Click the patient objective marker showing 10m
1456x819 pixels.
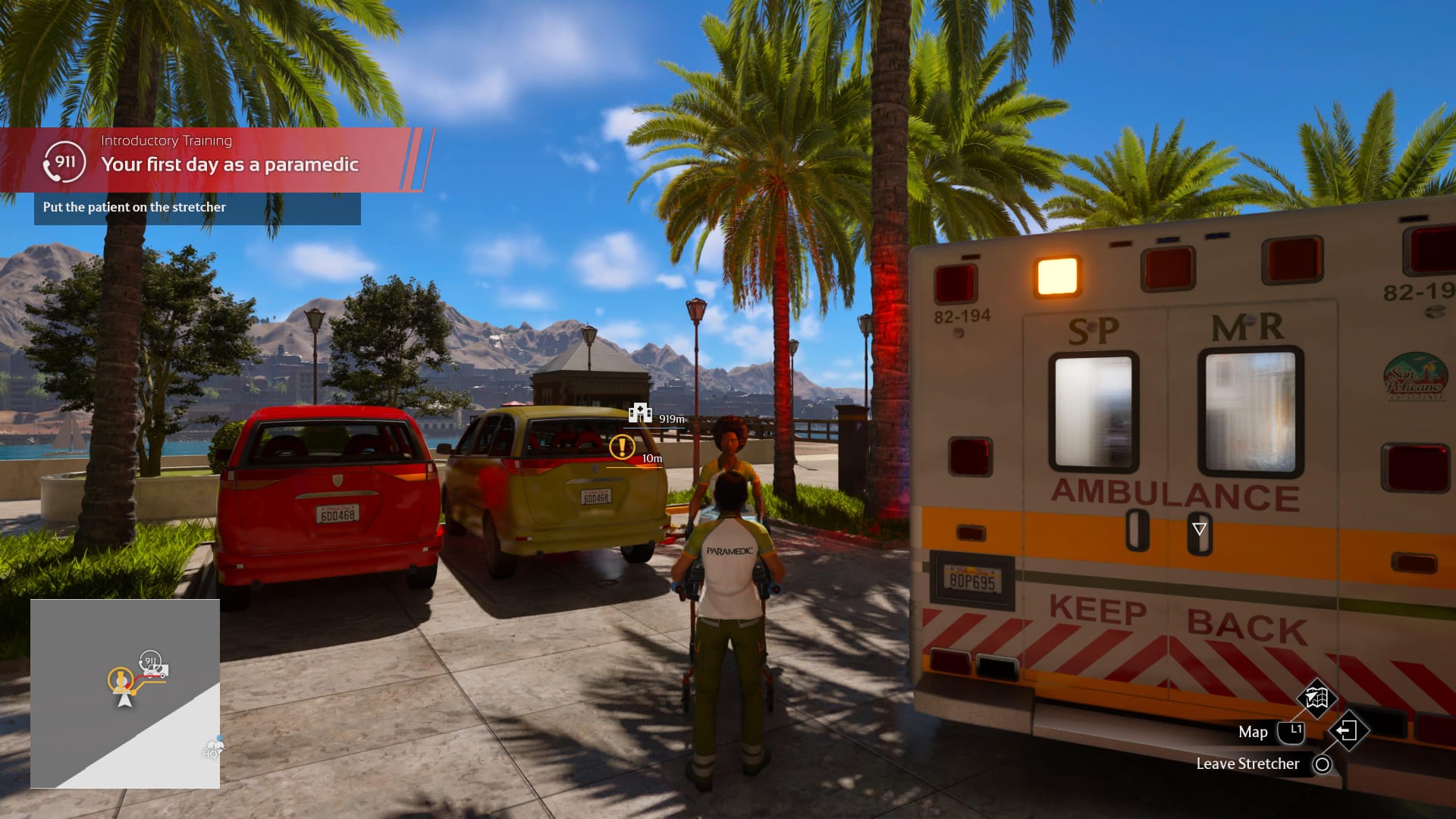(x=623, y=447)
